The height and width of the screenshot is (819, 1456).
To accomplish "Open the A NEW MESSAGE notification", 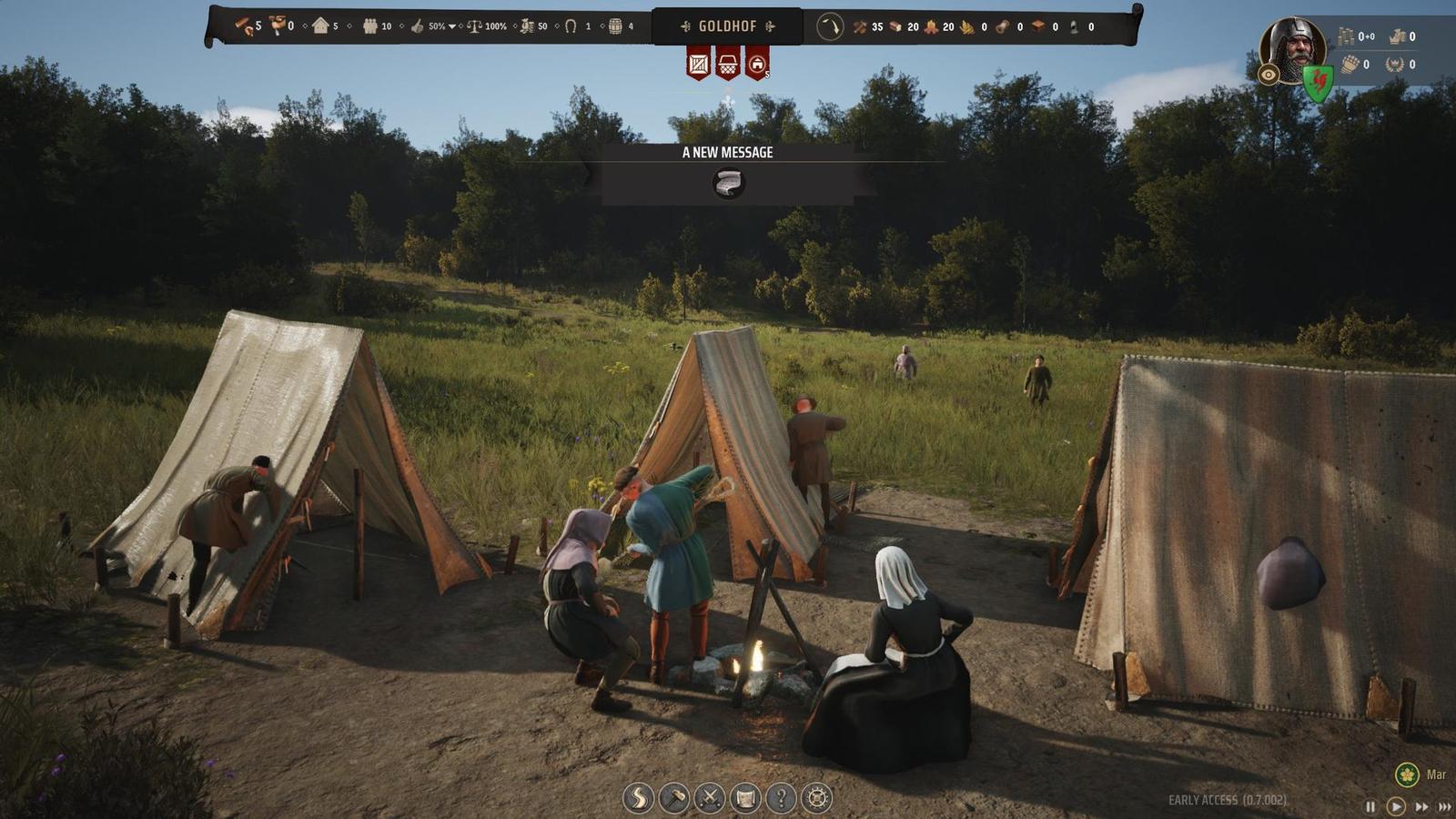I will click(725, 153).
